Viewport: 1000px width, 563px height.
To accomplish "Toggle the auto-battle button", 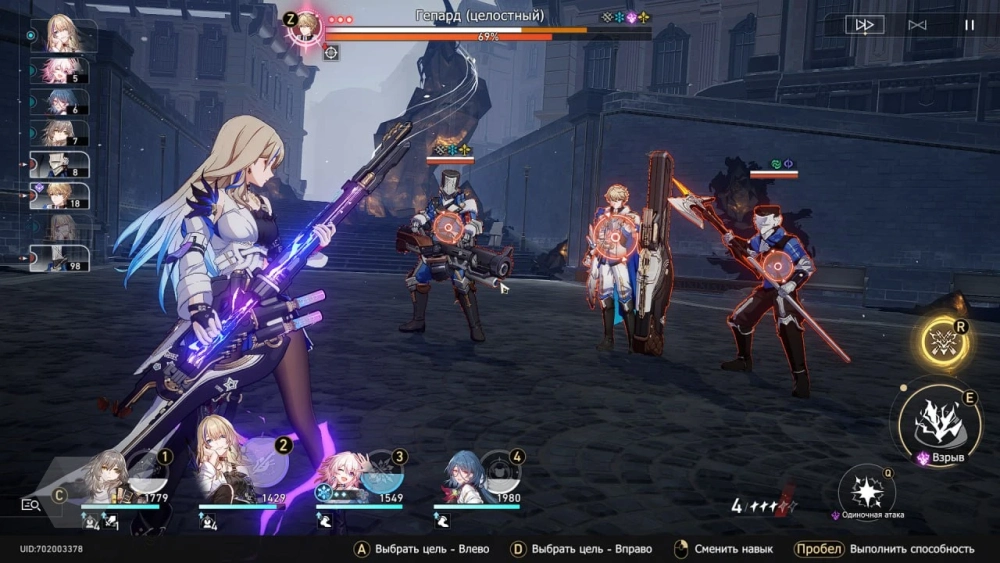I will (918, 25).
